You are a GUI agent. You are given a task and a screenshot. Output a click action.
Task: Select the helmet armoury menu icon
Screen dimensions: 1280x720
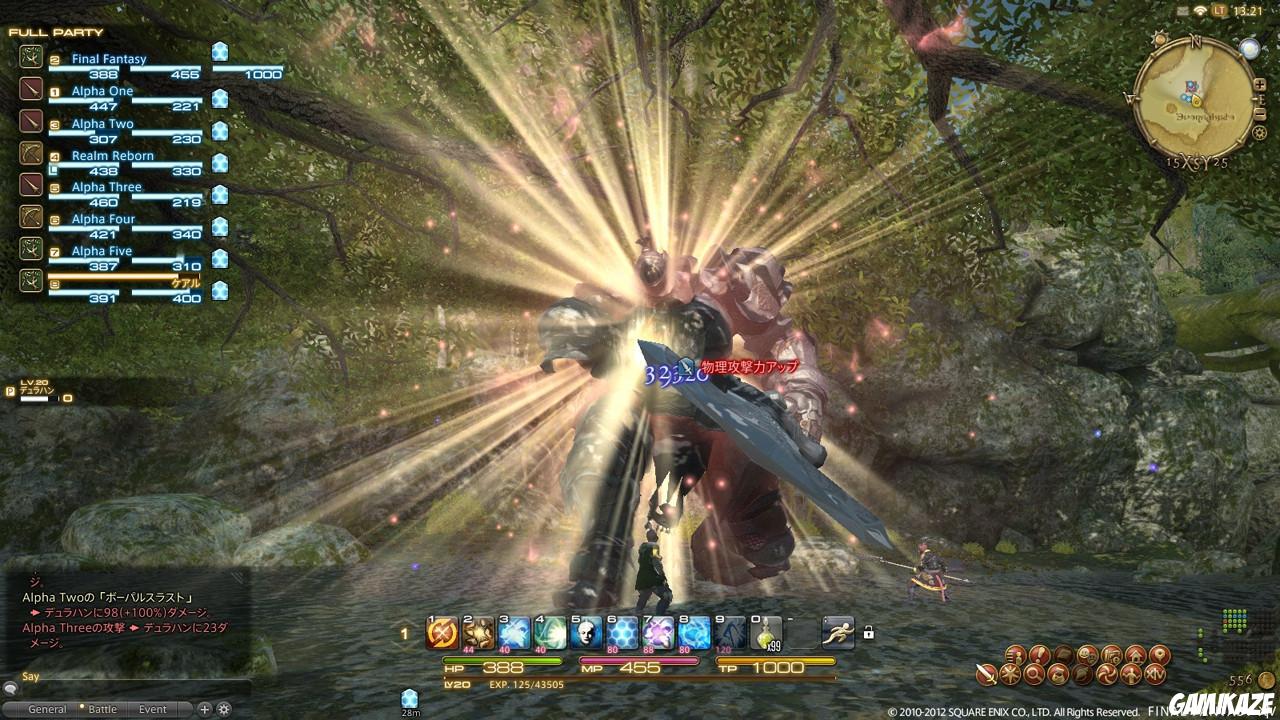tap(1080, 675)
